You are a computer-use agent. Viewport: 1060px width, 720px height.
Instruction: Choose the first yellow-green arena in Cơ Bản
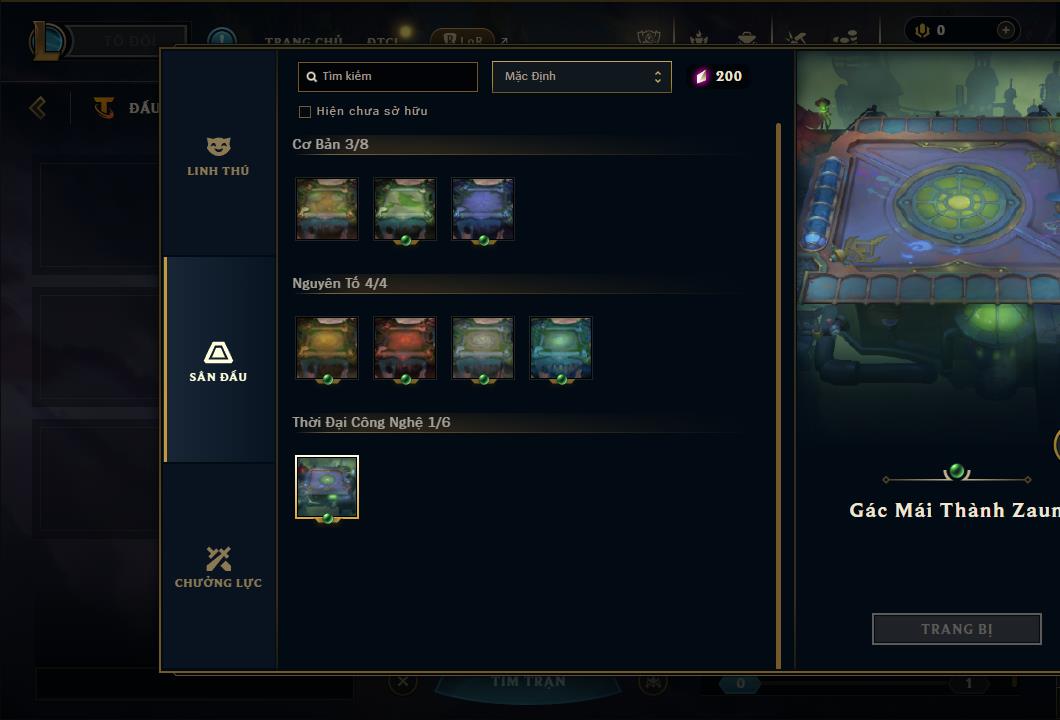(x=327, y=209)
